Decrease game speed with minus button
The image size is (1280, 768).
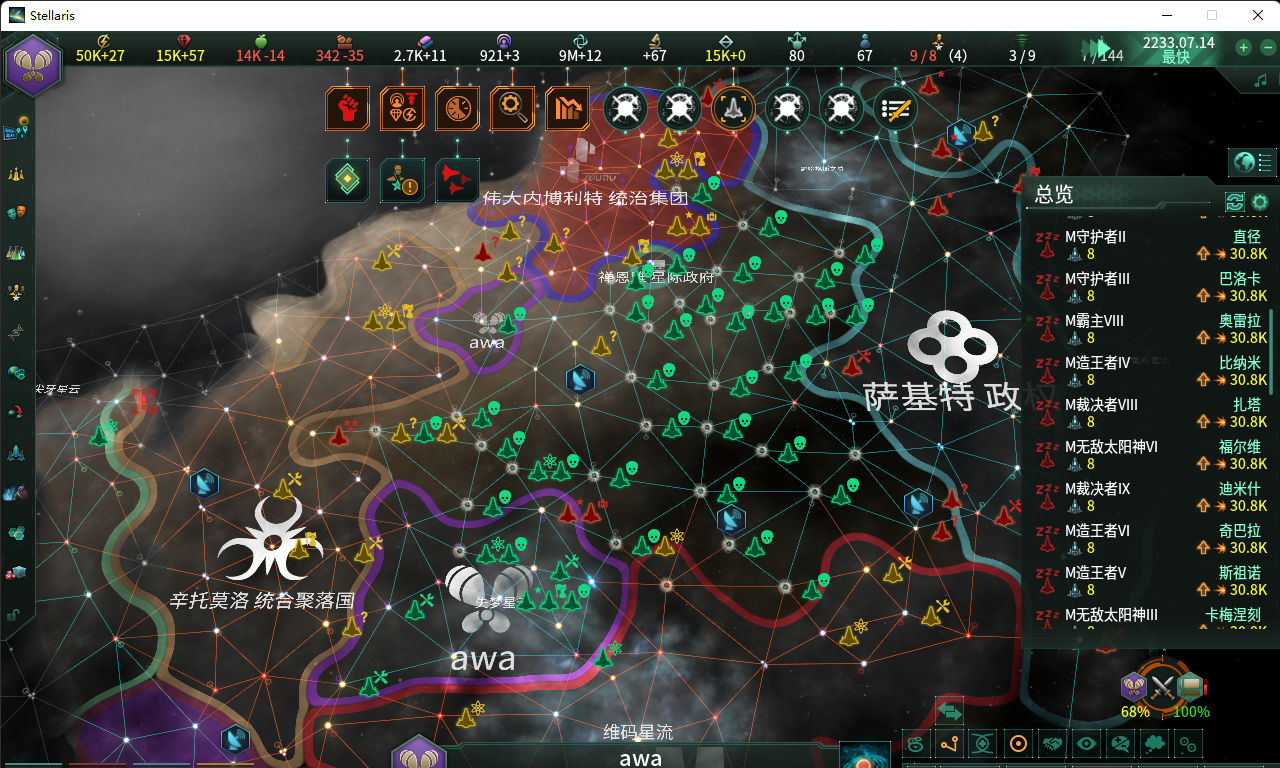1267,47
